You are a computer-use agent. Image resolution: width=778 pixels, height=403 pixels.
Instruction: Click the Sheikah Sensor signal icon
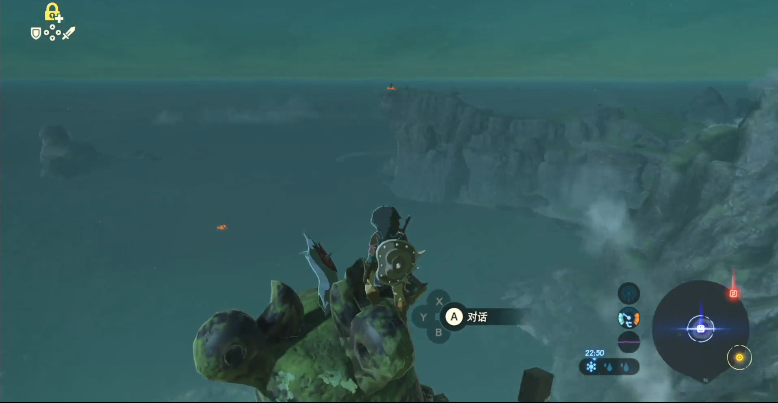coord(628,292)
